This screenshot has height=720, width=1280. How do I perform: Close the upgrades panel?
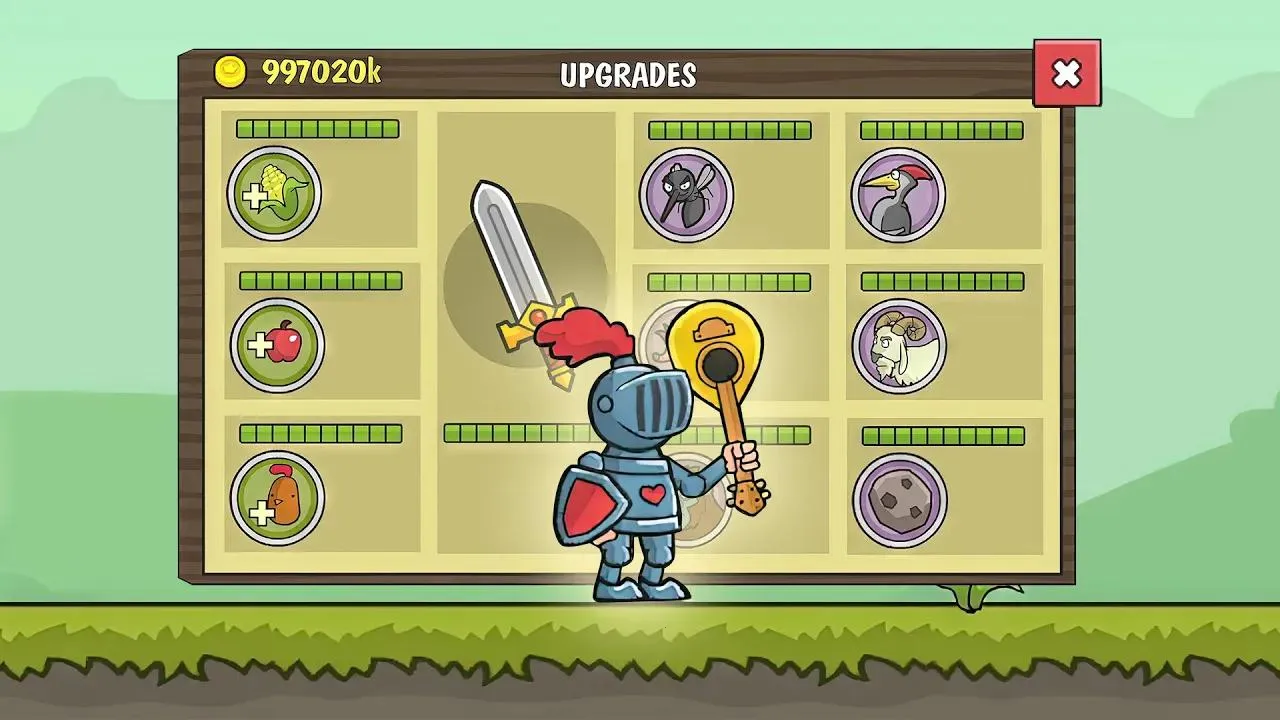pyautogui.click(x=1068, y=72)
